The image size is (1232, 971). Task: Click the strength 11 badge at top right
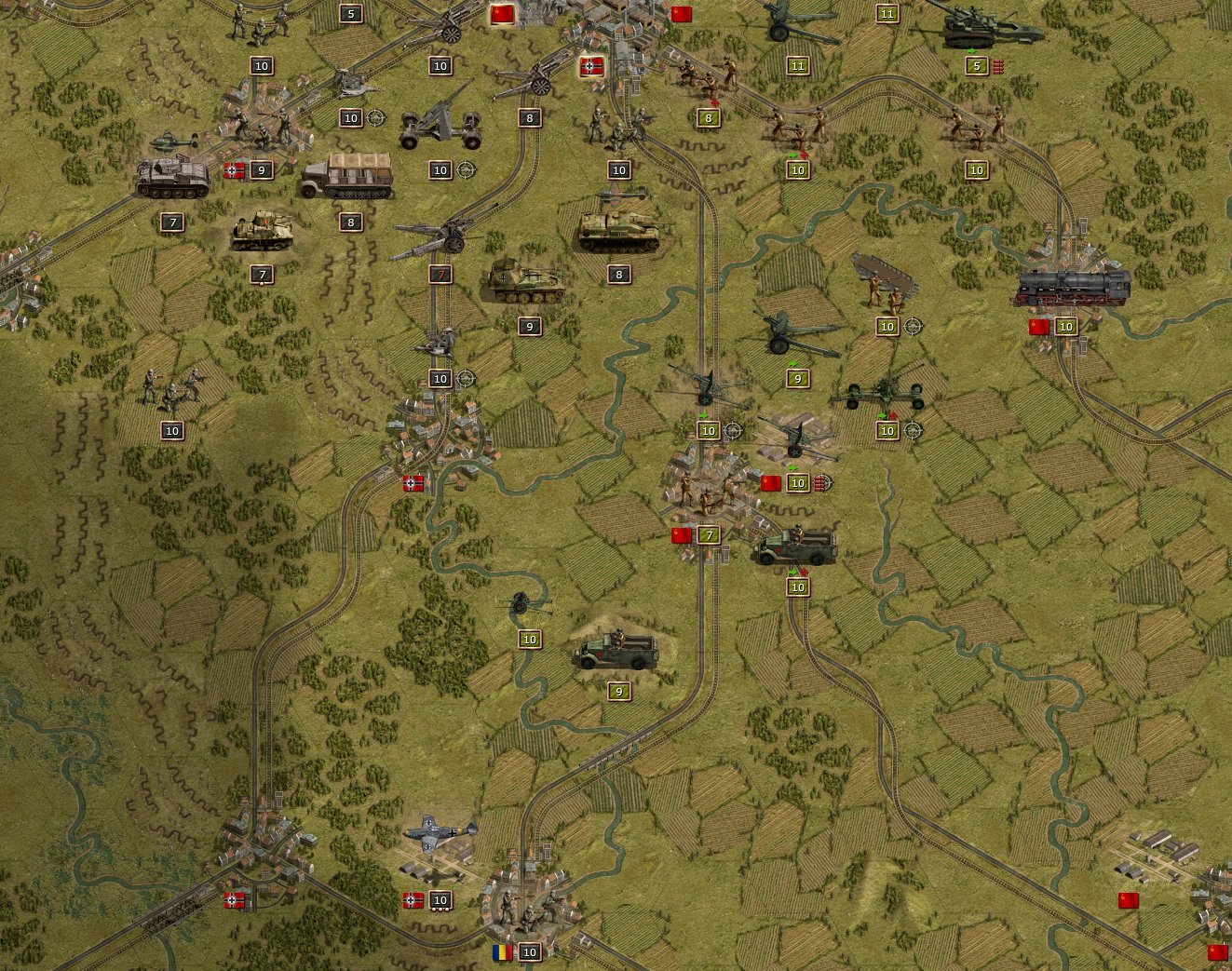click(886, 13)
